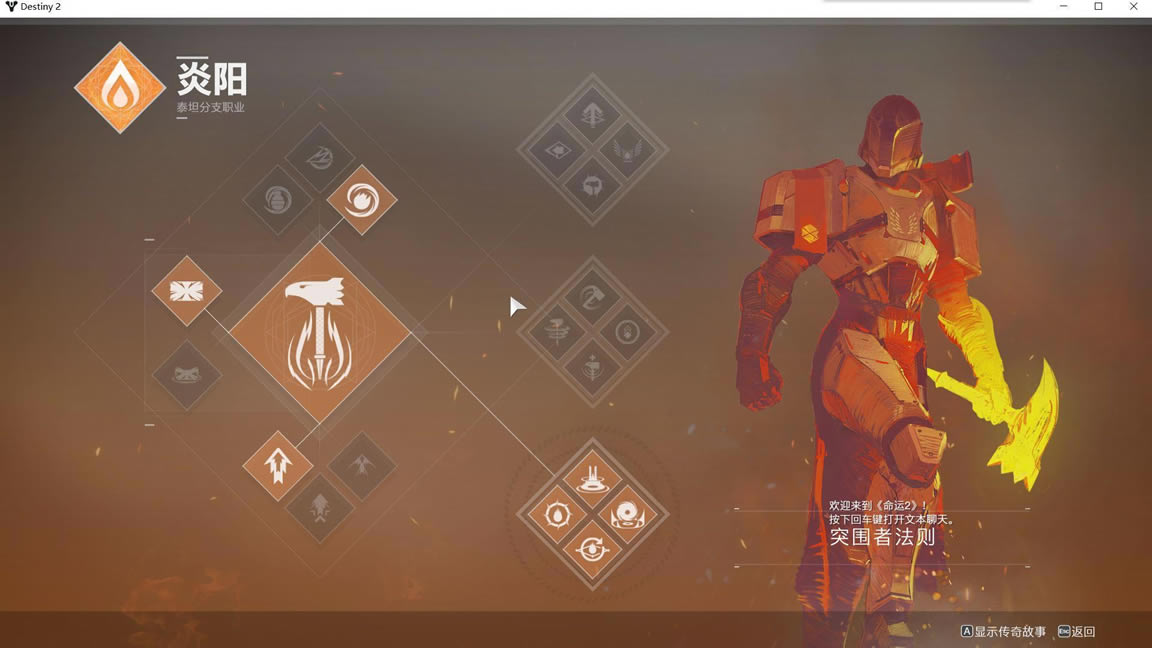Select the winged emblem perk in top cluster
The width and height of the screenshot is (1152, 648).
point(627,151)
